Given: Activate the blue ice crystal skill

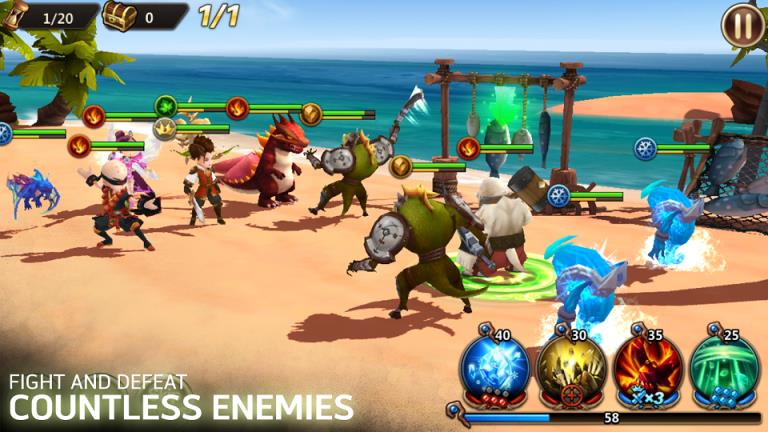Looking at the screenshot, I should 494,370.
